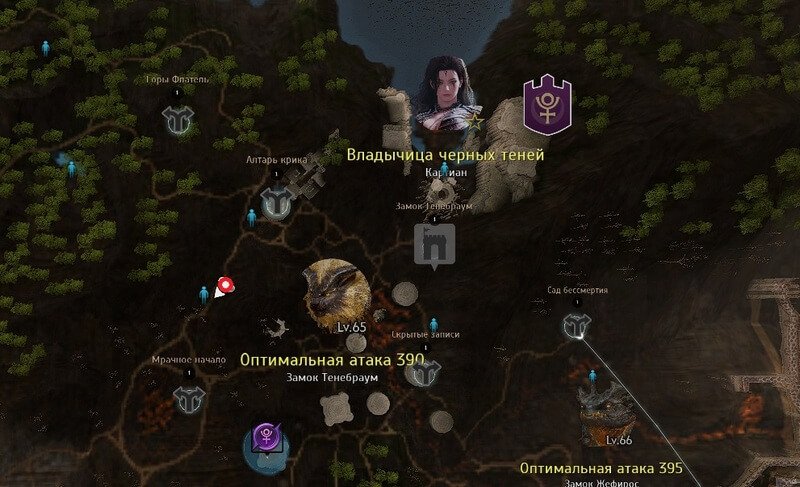Click the Сад бессмертия node icon

coord(575,325)
